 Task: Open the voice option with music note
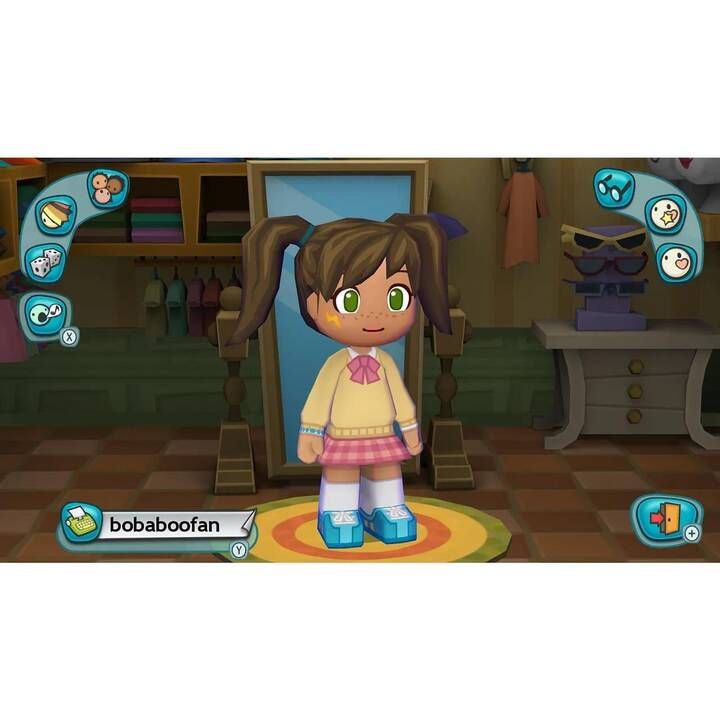(45, 312)
